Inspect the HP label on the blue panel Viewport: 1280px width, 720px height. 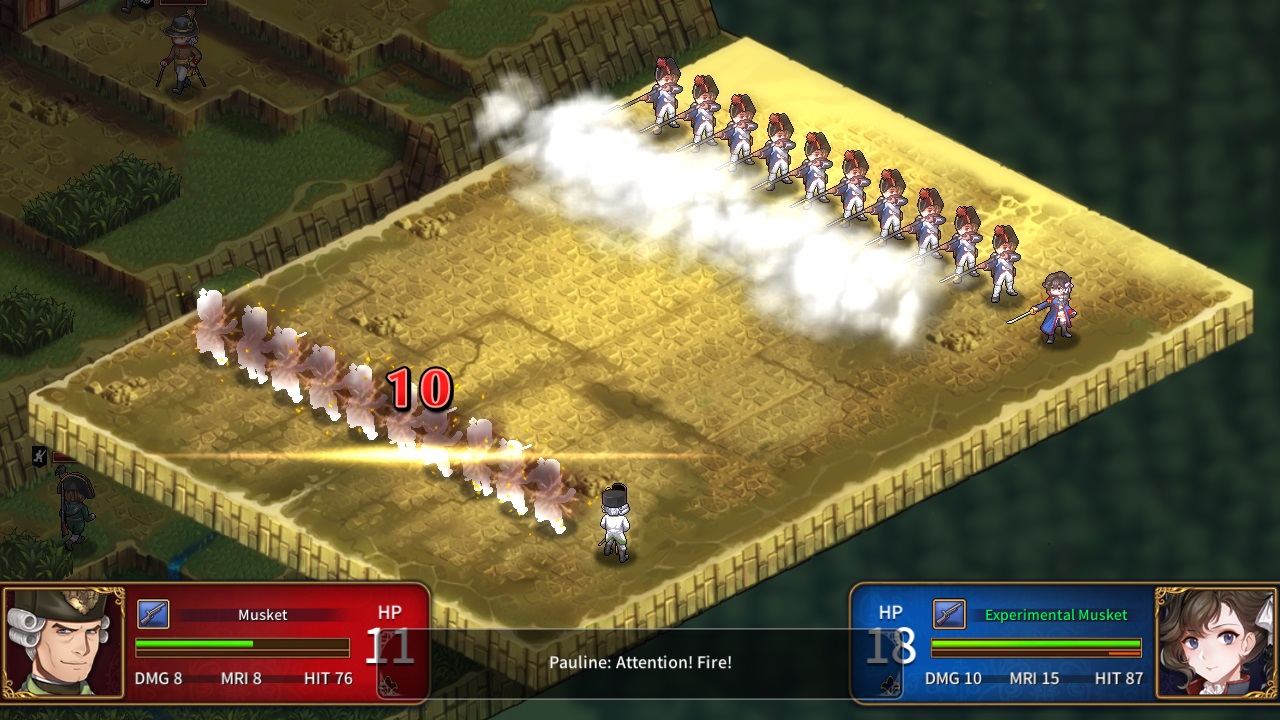pos(889,613)
